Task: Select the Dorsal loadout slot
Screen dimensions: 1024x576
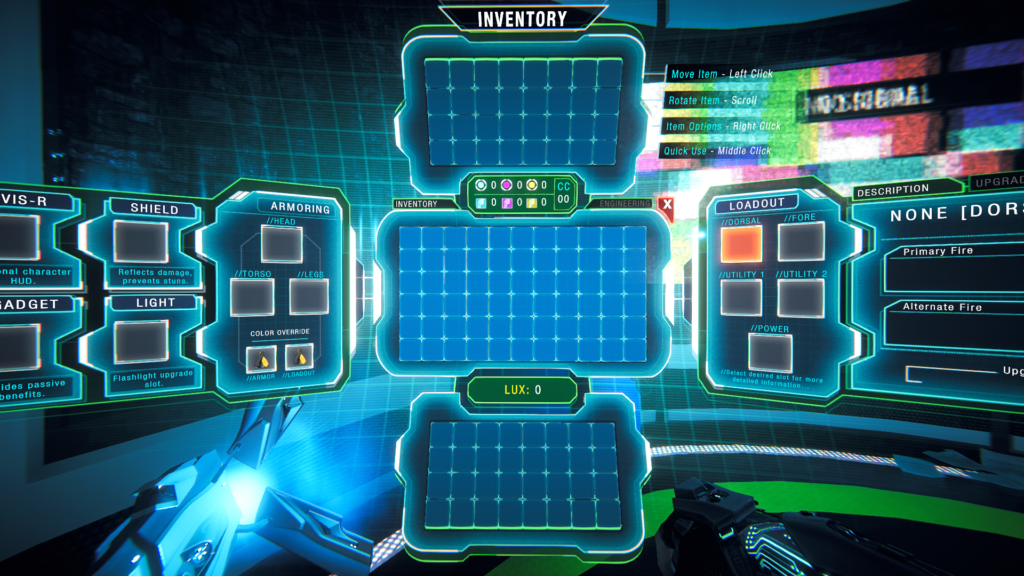Action: [741, 243]
